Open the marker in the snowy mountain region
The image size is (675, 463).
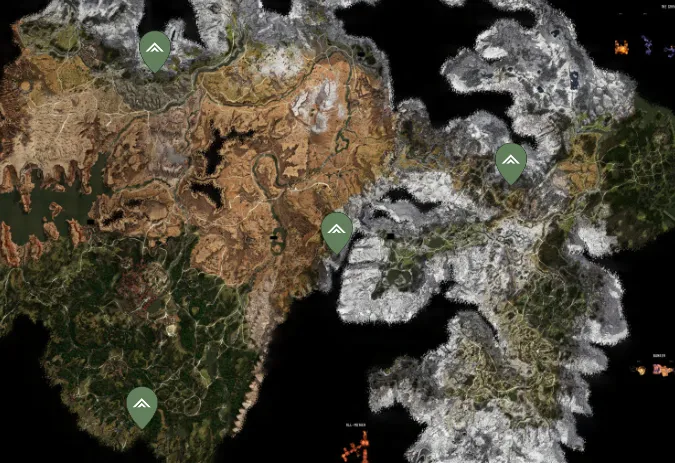511,162
